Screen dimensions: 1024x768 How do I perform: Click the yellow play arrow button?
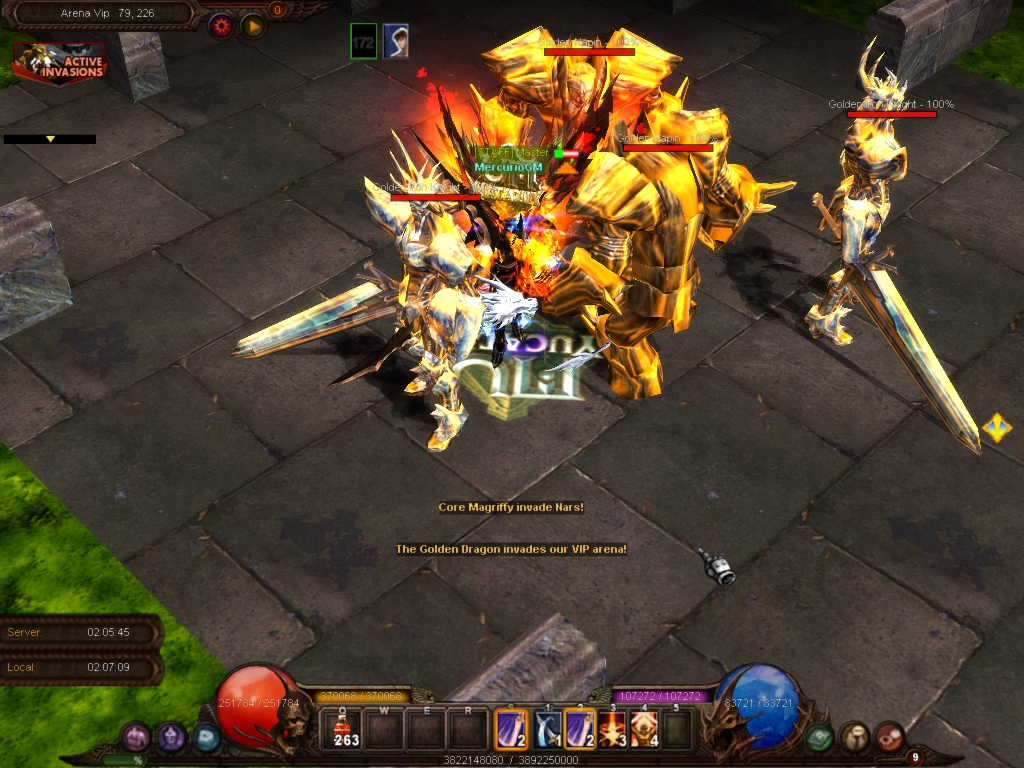point(253,26)
